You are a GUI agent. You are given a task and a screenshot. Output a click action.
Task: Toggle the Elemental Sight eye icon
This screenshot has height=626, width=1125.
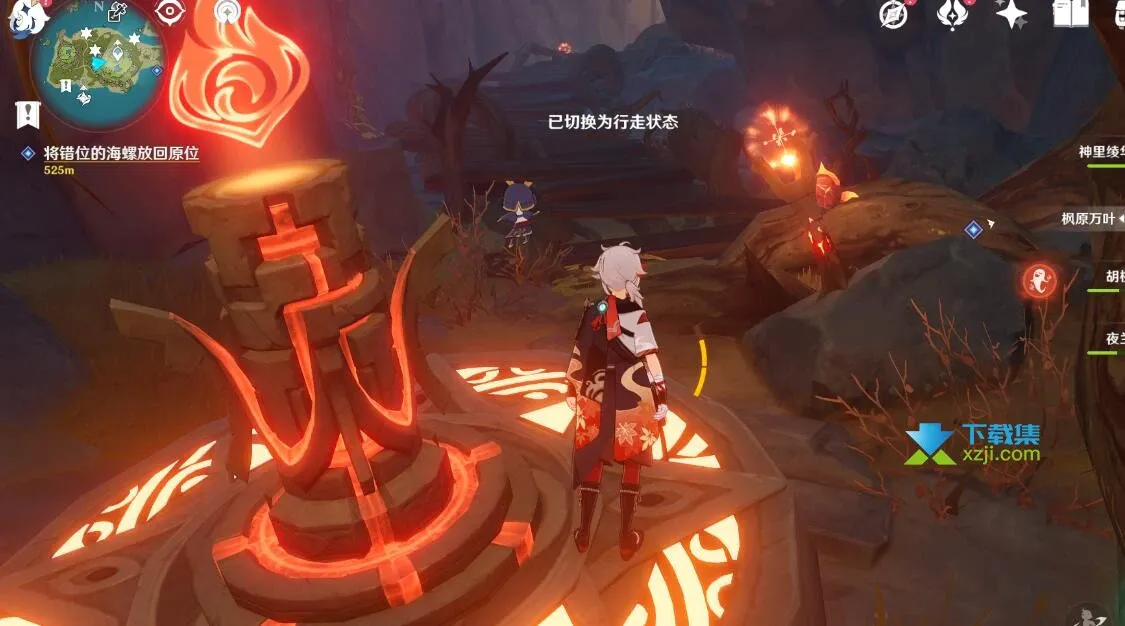pyautogui.click(x=171, y=11)
